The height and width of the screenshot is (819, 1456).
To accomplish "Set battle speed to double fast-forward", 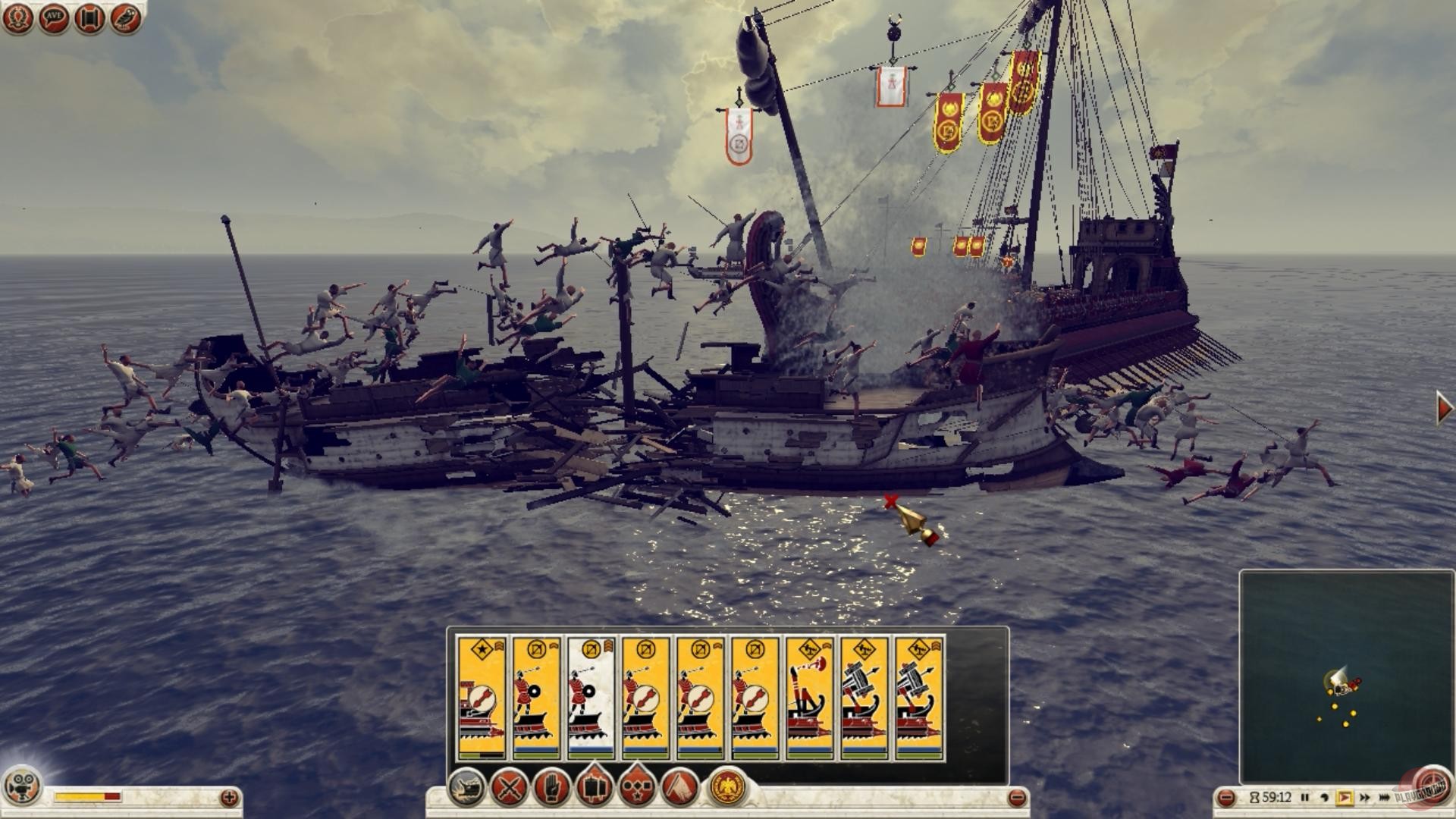I will click(x=1365, y=797).
